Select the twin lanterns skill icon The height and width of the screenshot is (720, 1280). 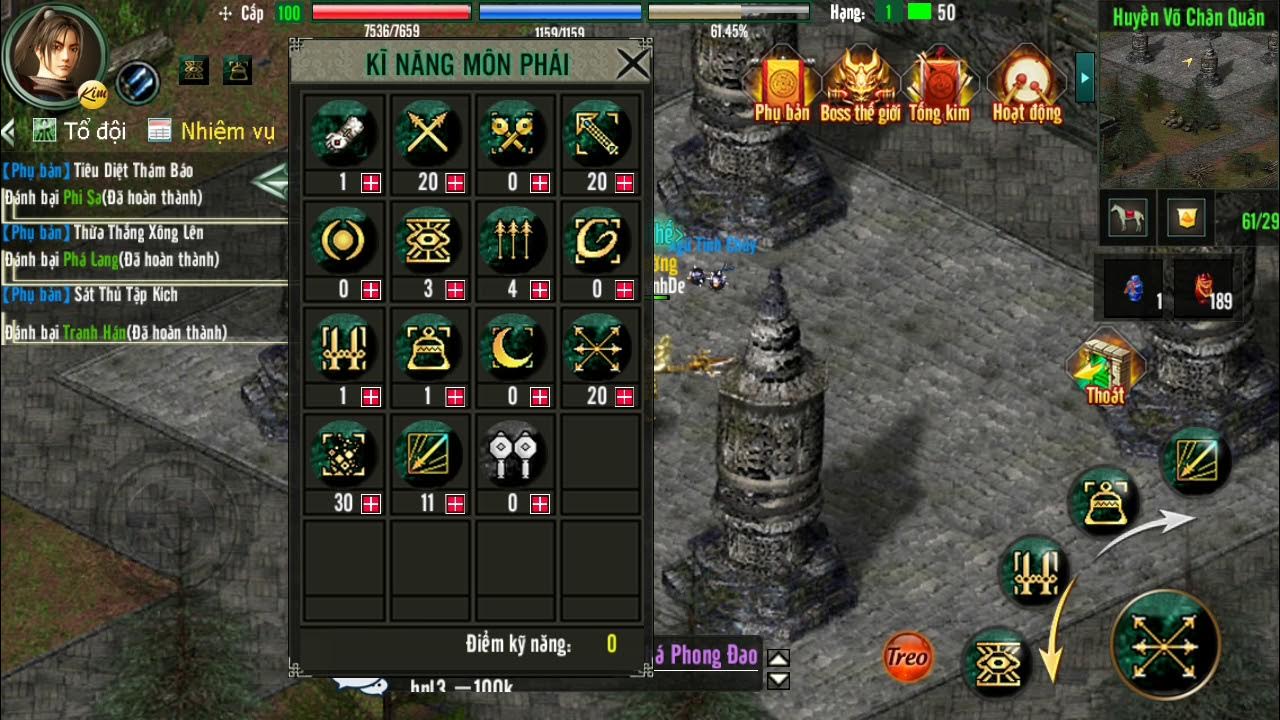click(512, 452)
